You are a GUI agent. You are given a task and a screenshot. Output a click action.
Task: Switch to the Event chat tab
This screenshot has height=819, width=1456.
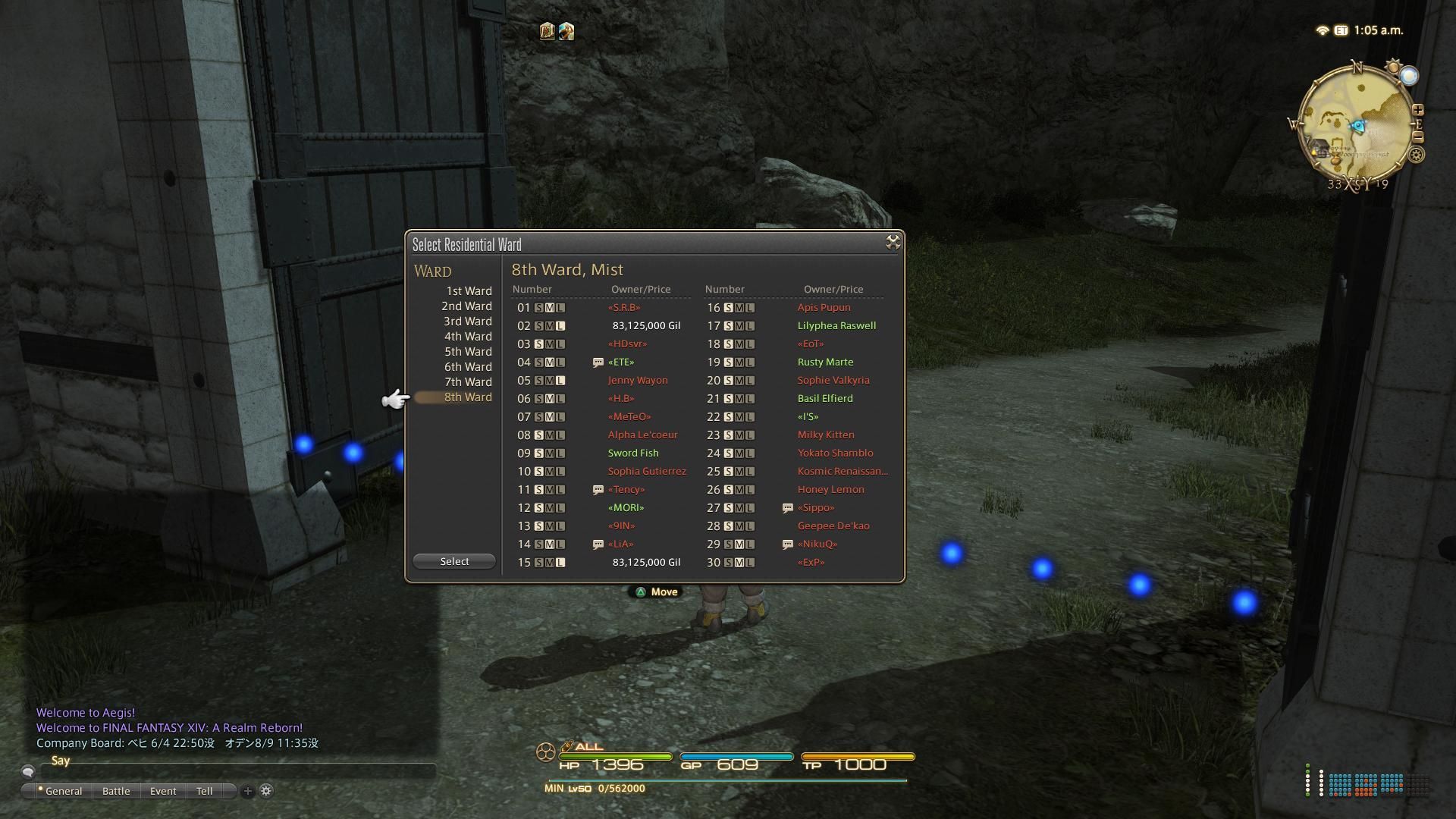tap(163, 791)
